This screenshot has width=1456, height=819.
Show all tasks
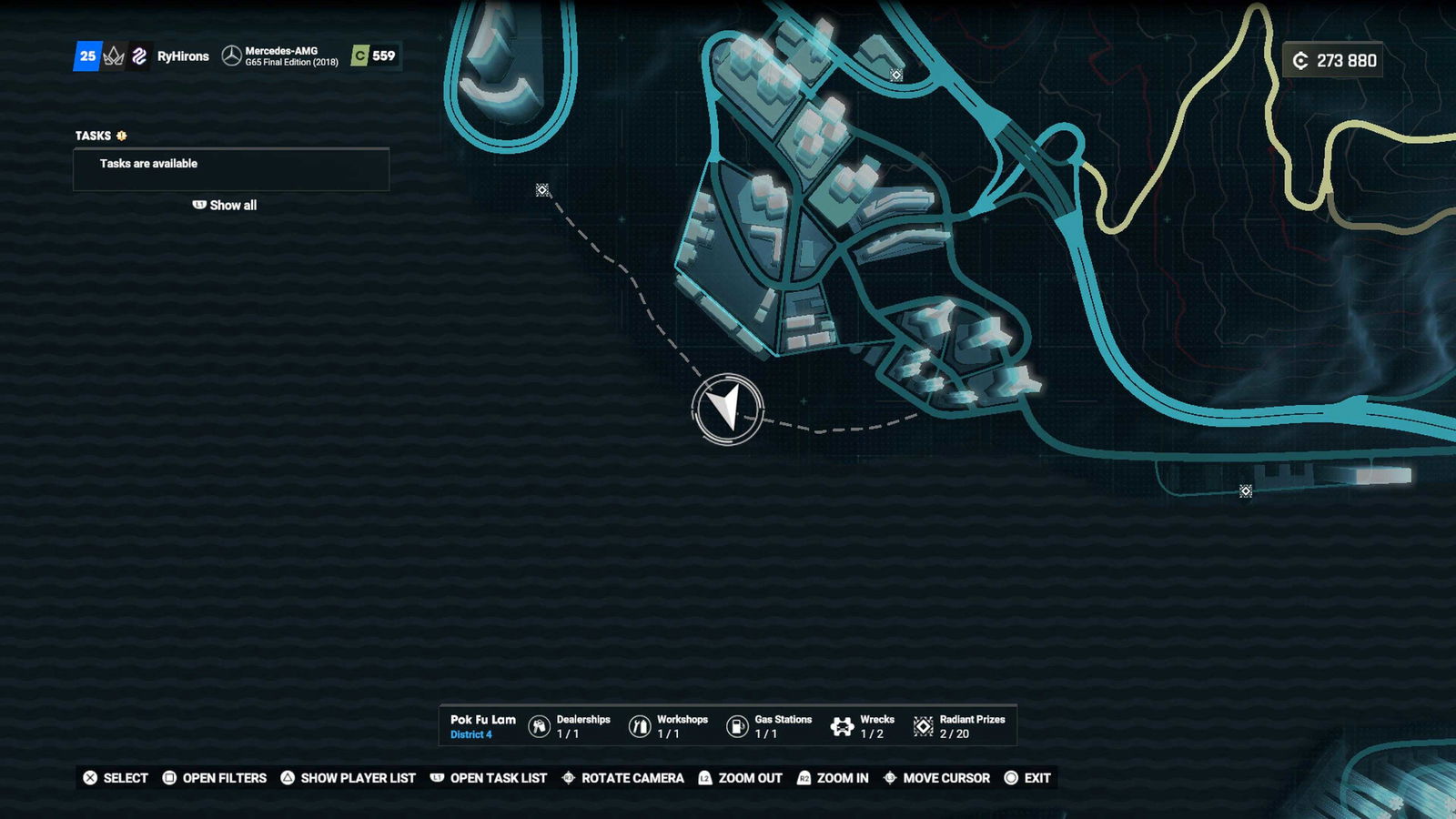coord(225,206)
